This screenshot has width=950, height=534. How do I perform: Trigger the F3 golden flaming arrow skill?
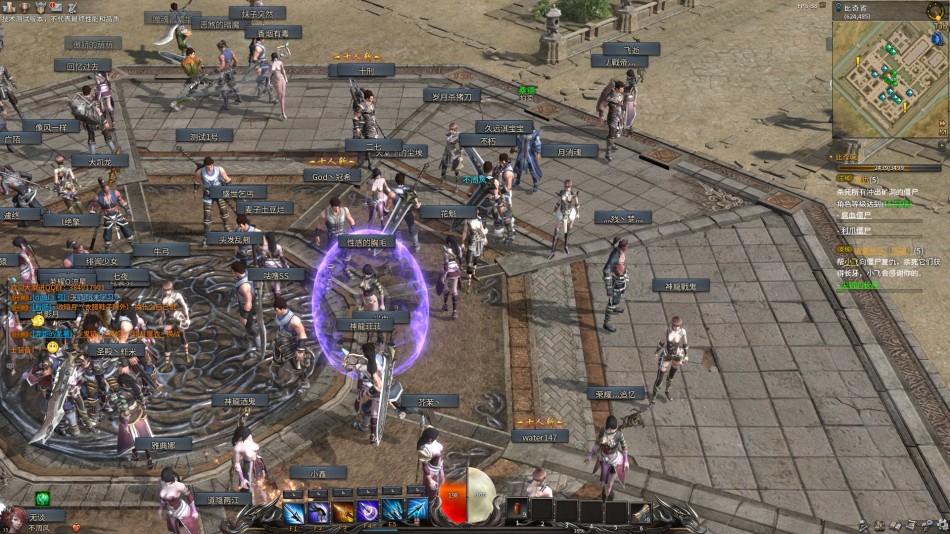[x=344, y=512]
